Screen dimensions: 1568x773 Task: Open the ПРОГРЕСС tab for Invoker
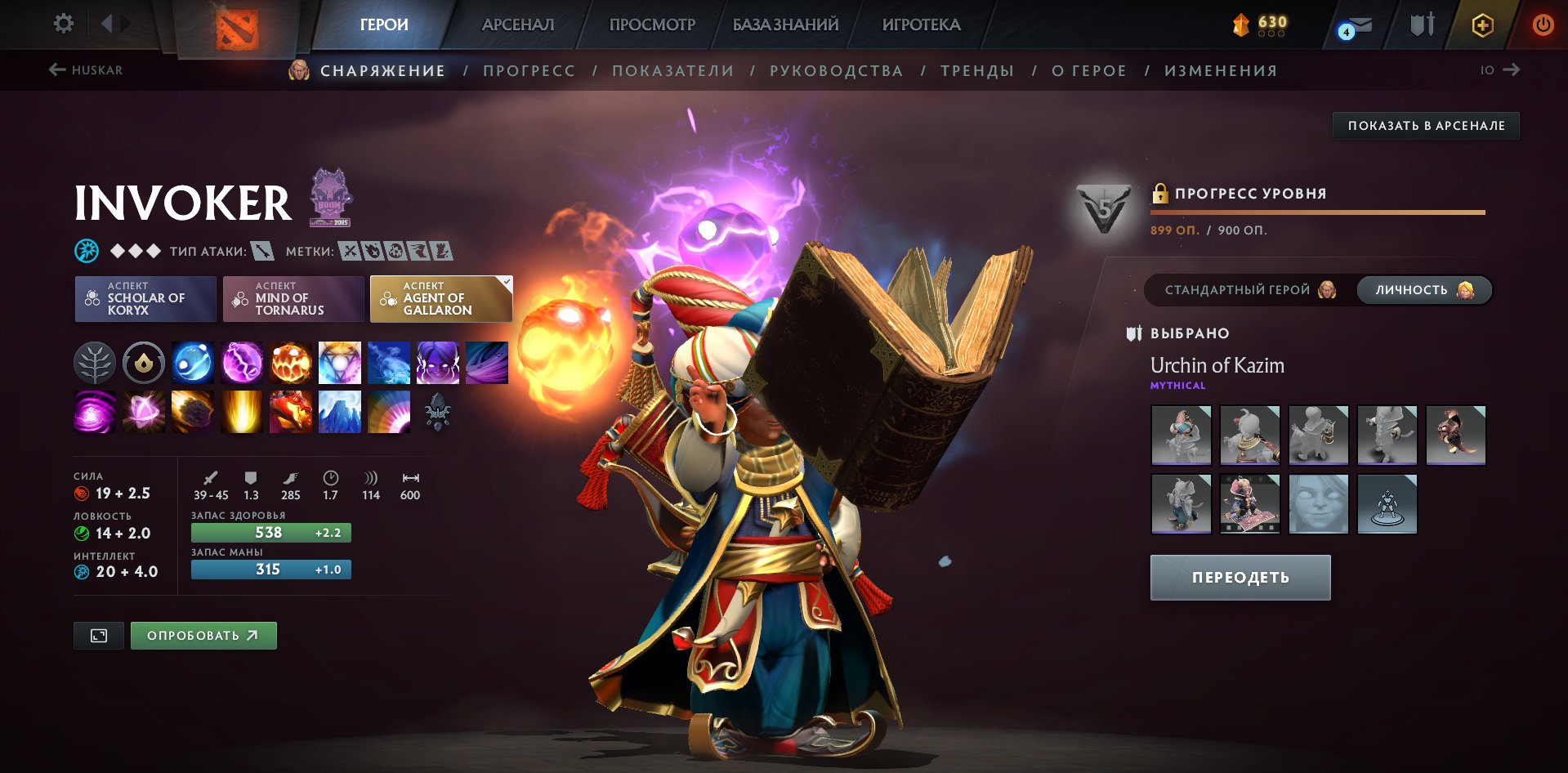pyautogui.click(x=528, y=70)
